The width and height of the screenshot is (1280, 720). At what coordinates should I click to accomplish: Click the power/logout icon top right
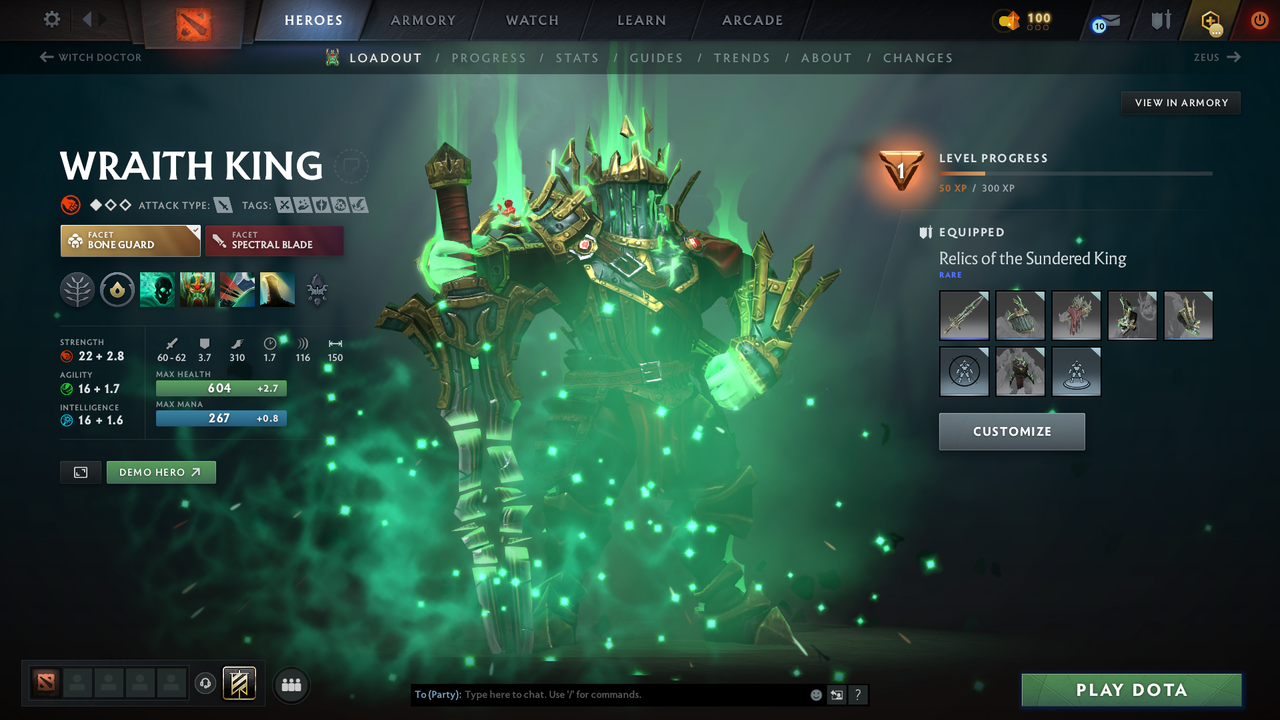1259,20
